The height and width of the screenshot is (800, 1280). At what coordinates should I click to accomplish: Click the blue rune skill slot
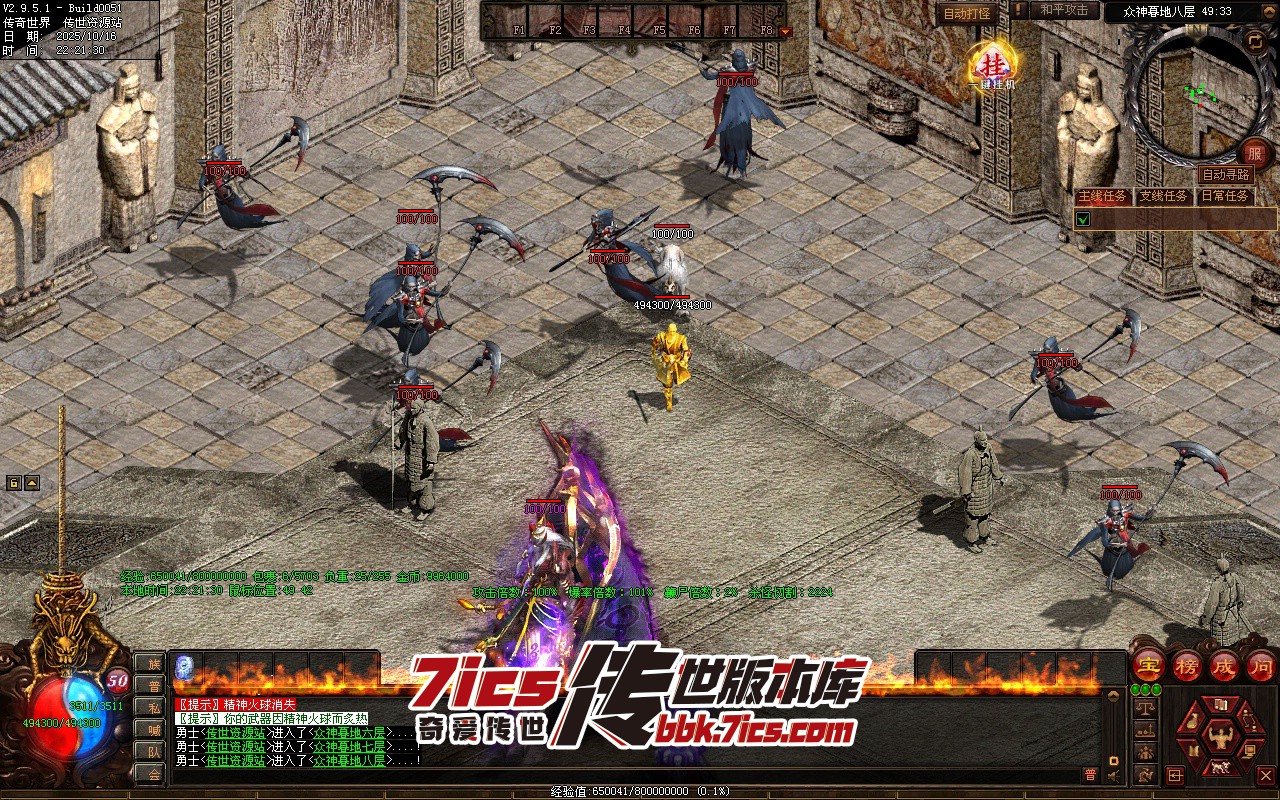(185, 667)
